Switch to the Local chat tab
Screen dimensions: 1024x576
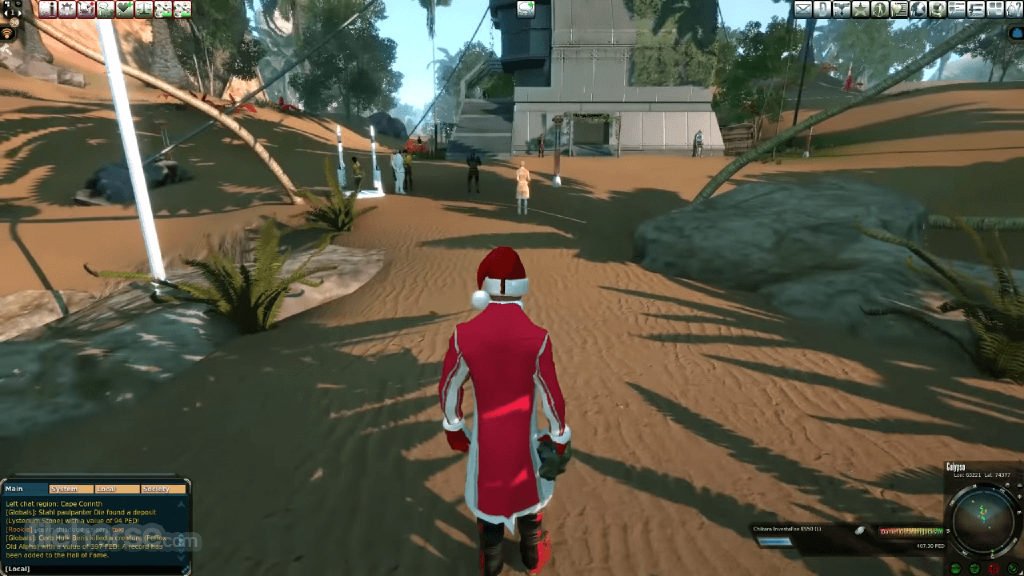coord(105,489)
